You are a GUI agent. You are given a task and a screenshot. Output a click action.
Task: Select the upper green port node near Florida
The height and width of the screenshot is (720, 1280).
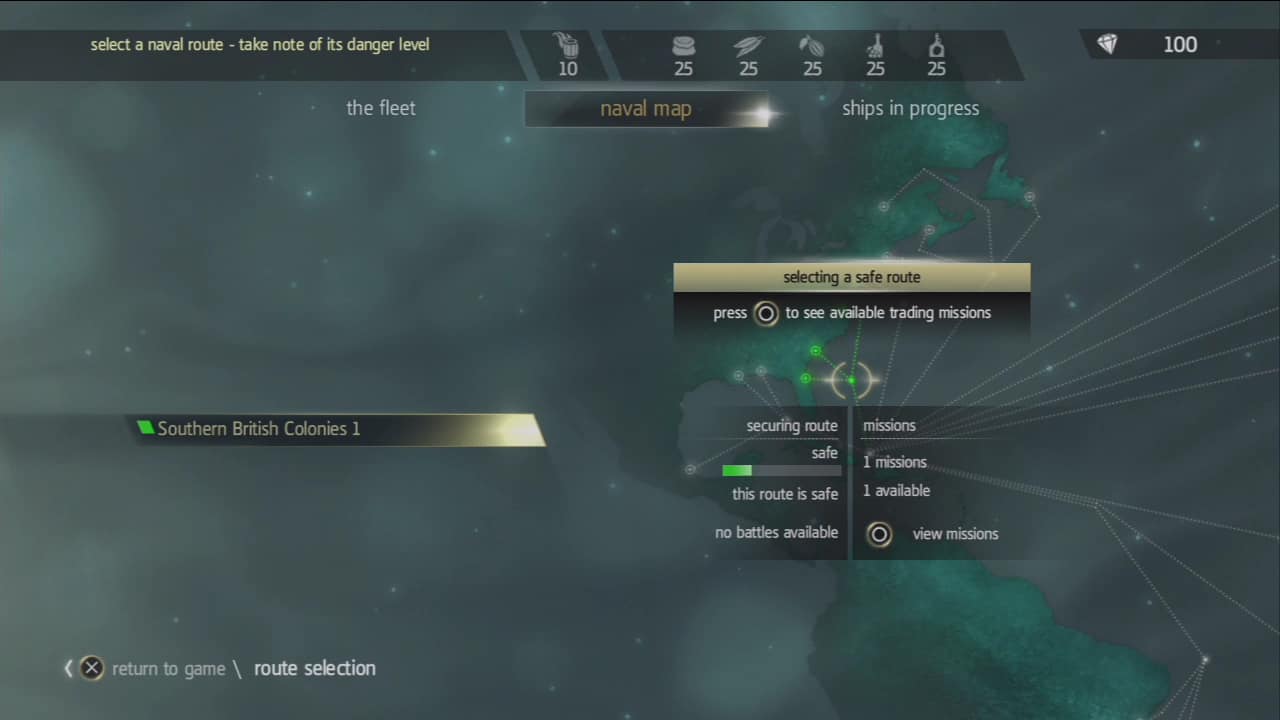[815, 351]
